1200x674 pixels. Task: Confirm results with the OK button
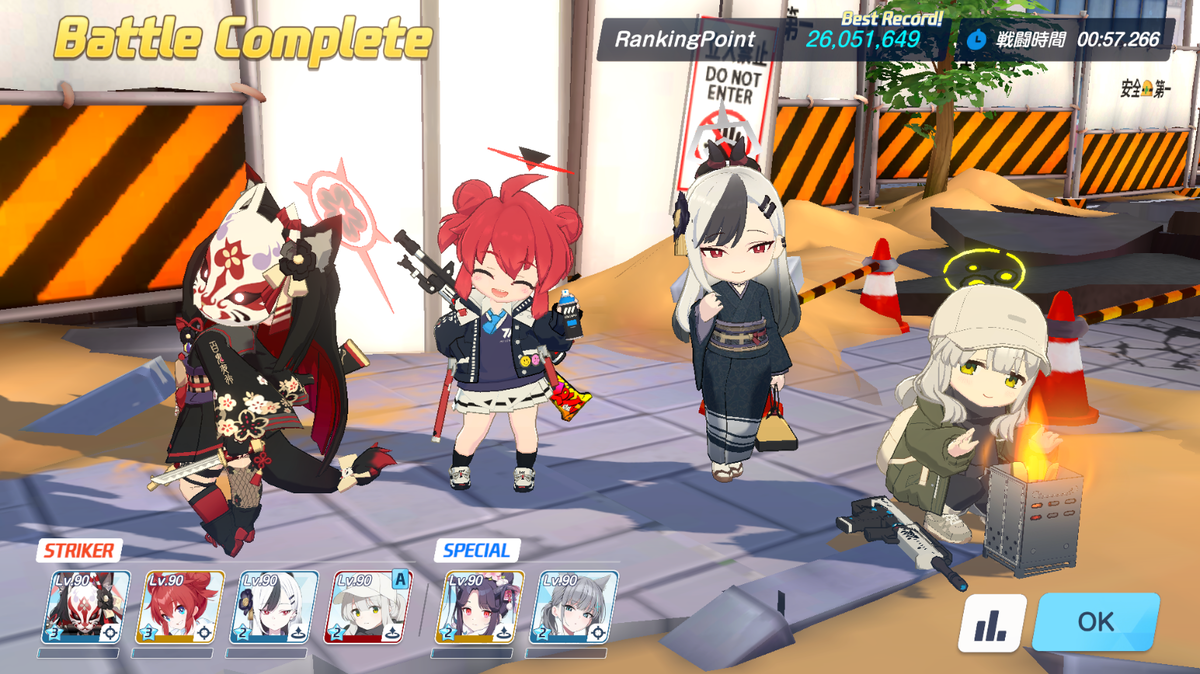[1095, 621]
